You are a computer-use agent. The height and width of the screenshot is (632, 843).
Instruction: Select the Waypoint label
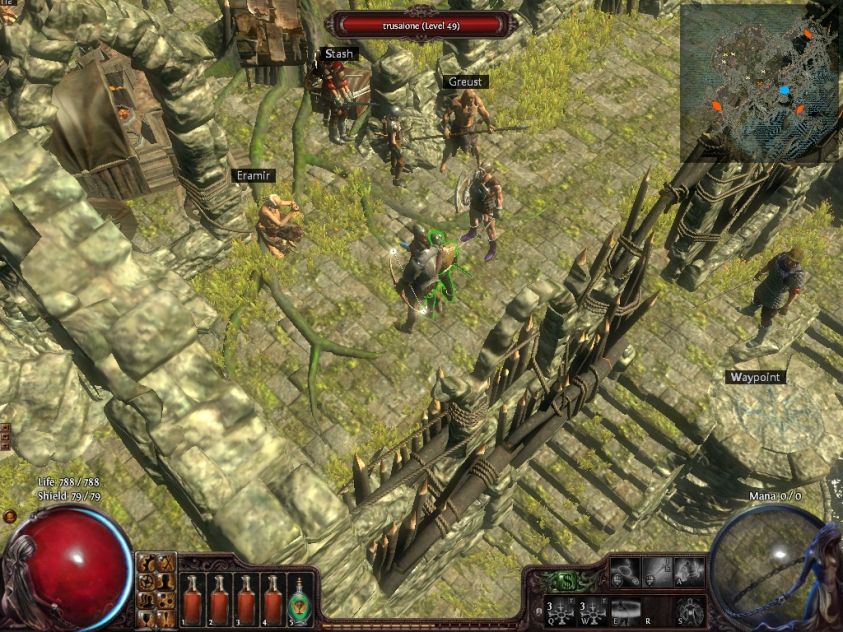[755, 377]
